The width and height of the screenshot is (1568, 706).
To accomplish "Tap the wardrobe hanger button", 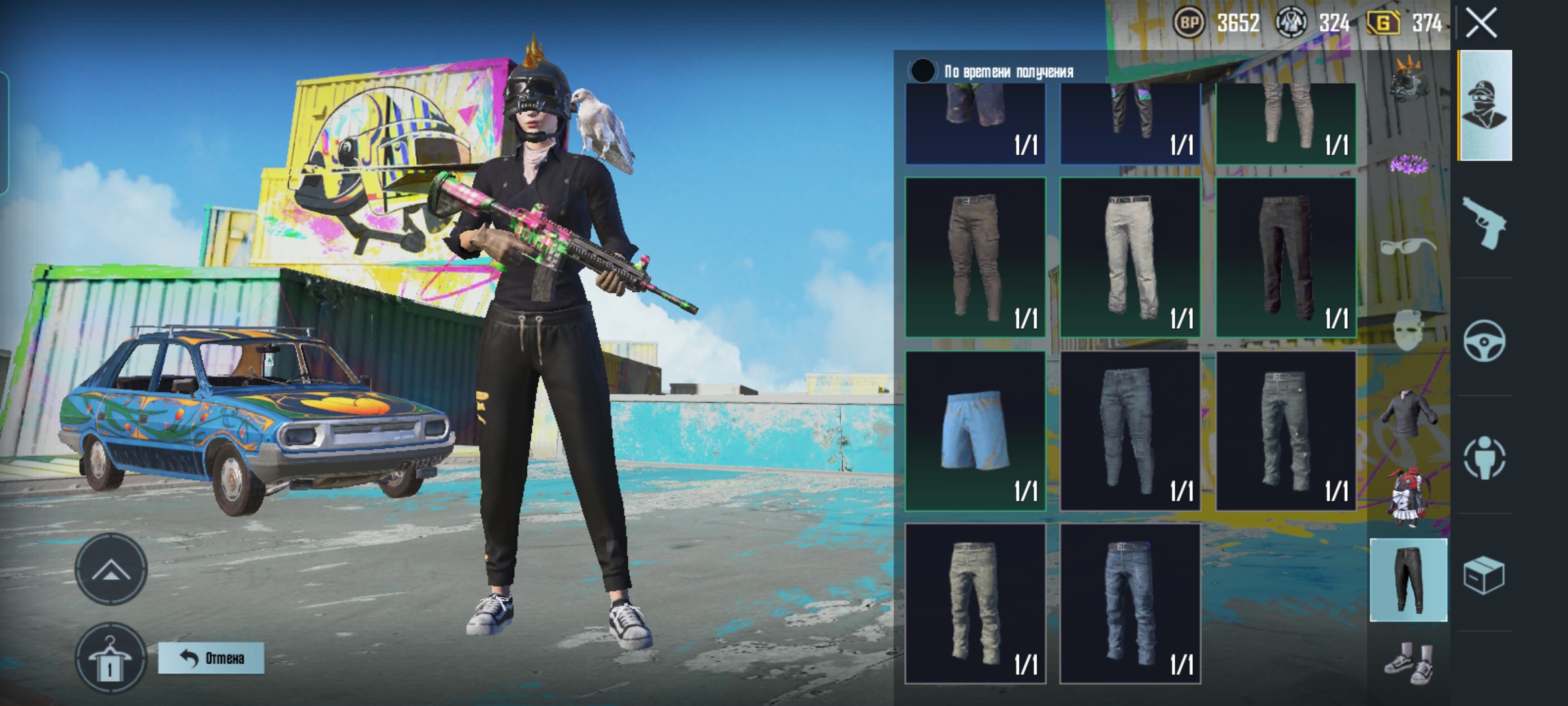I will (x=110, y=660).
